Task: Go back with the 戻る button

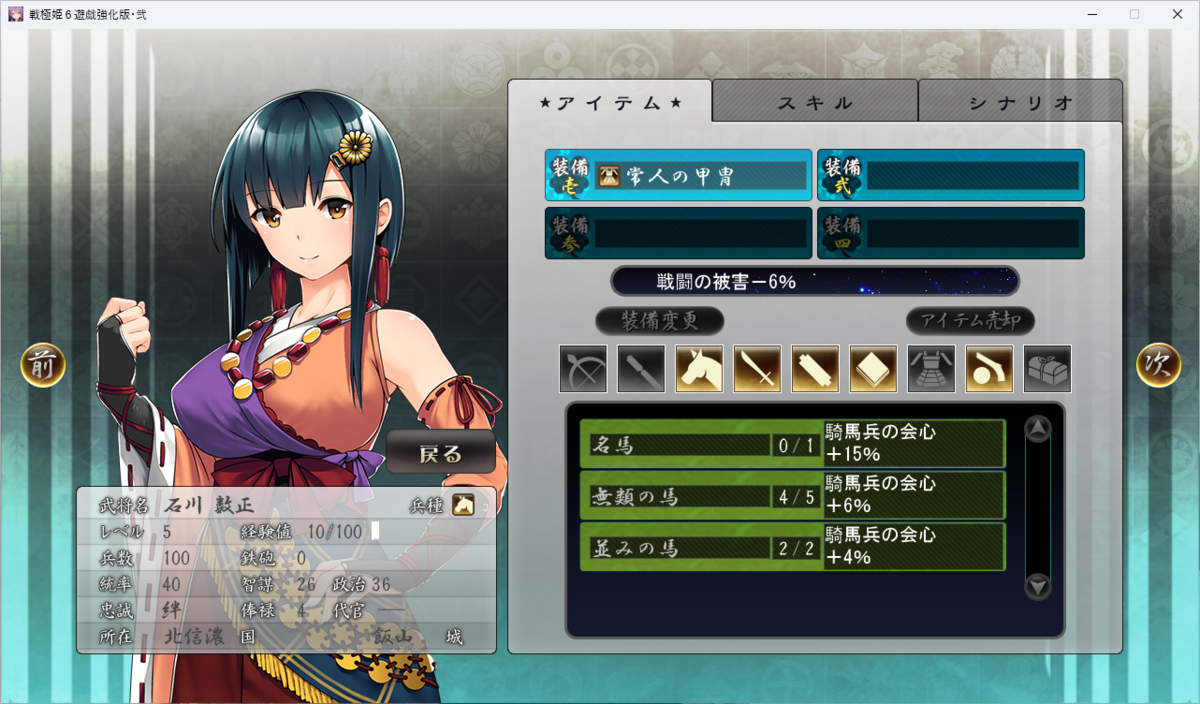Action: coord(441,453)
